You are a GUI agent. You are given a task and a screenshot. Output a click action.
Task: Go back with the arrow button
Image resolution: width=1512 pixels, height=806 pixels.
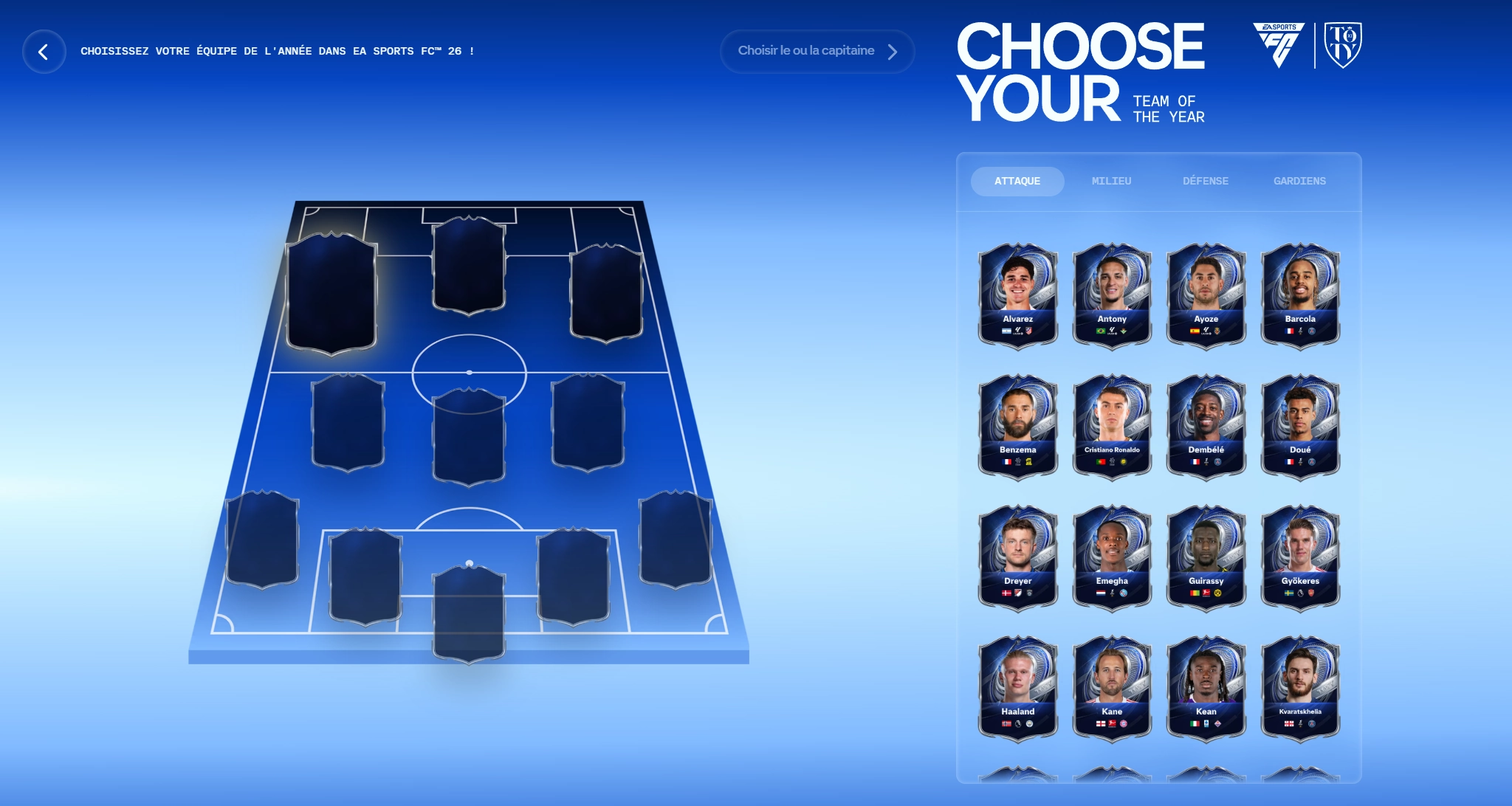44,52
